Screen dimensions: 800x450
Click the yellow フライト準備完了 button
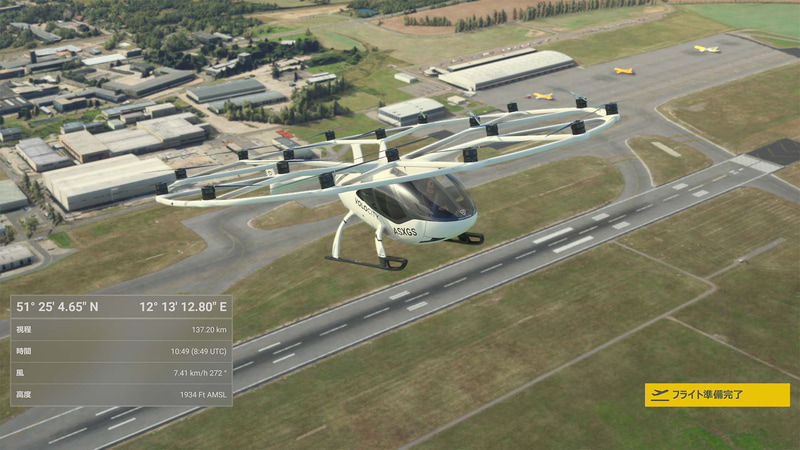717,395
